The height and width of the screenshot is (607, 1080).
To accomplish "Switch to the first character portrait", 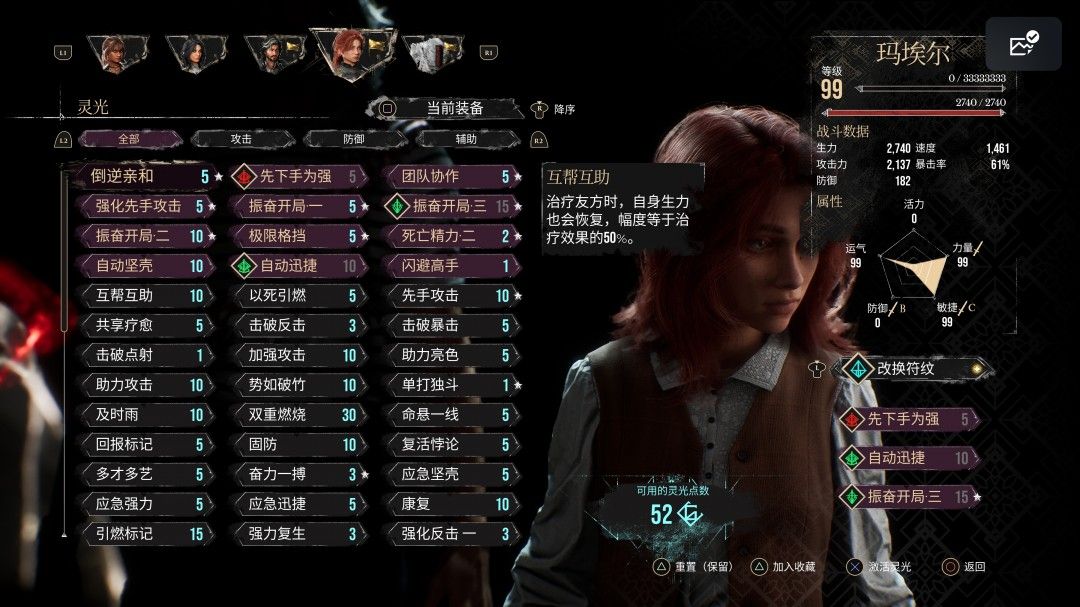I will click(x=116, y=53).
